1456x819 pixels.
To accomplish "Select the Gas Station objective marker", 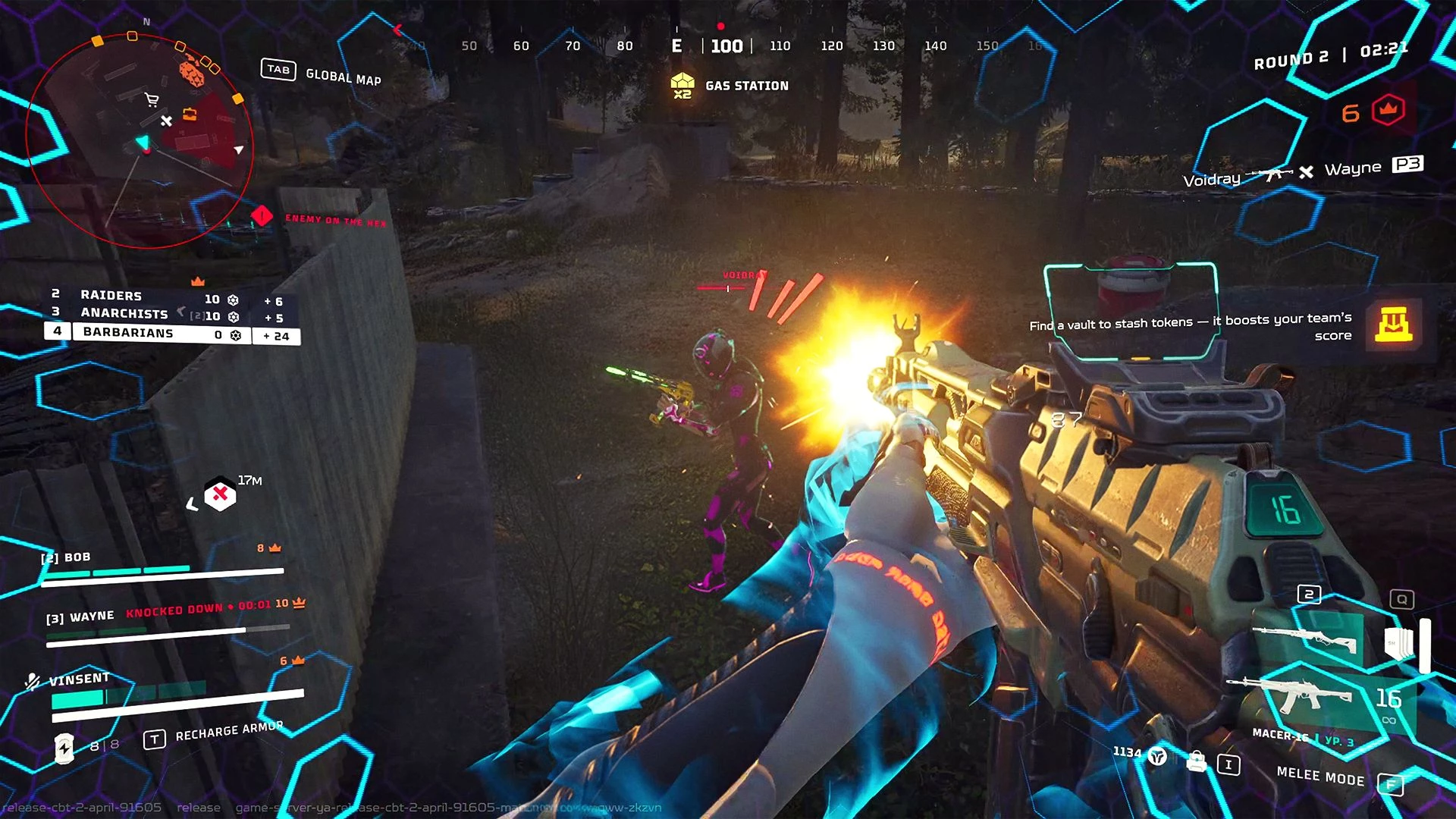I will click(x=682, y=85).
